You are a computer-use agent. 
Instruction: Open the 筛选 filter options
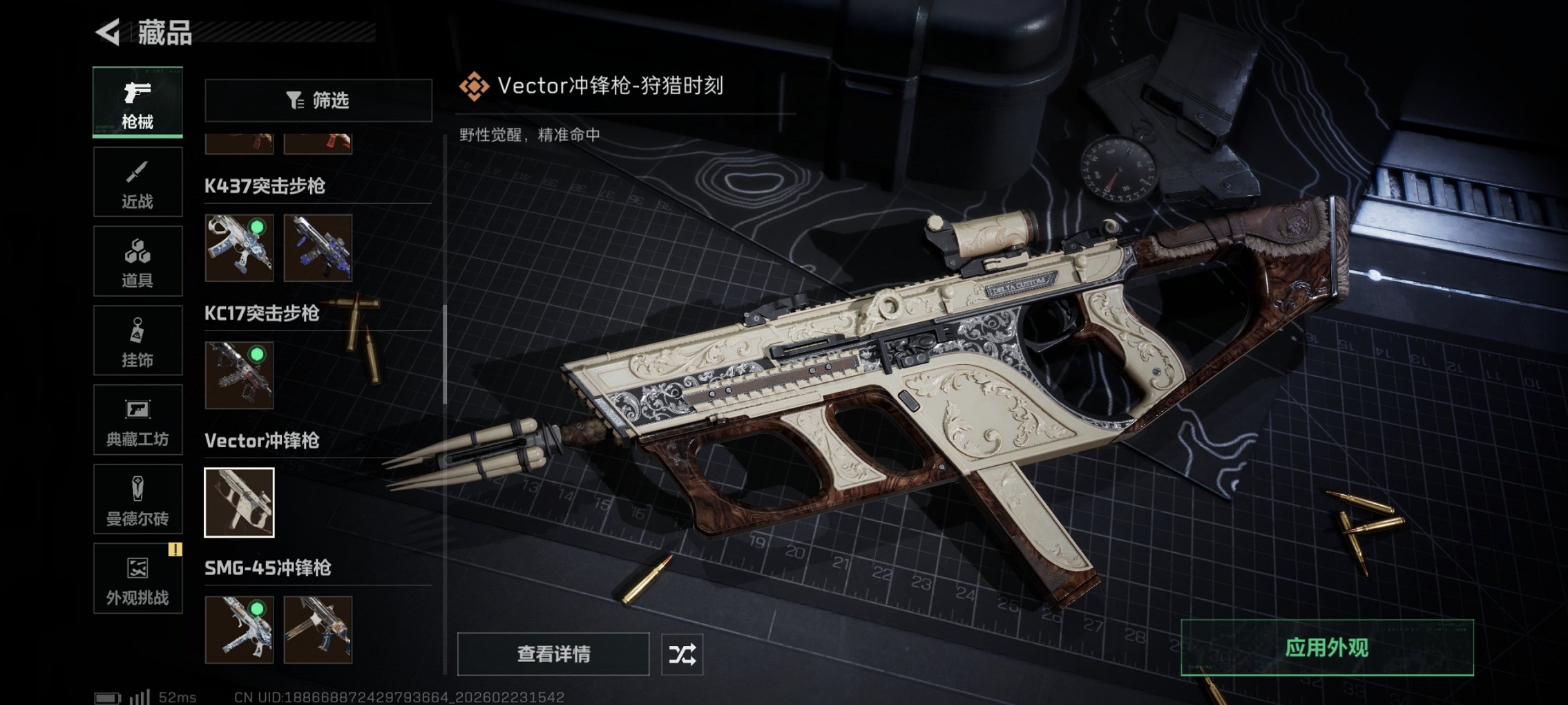coord(318,101)
